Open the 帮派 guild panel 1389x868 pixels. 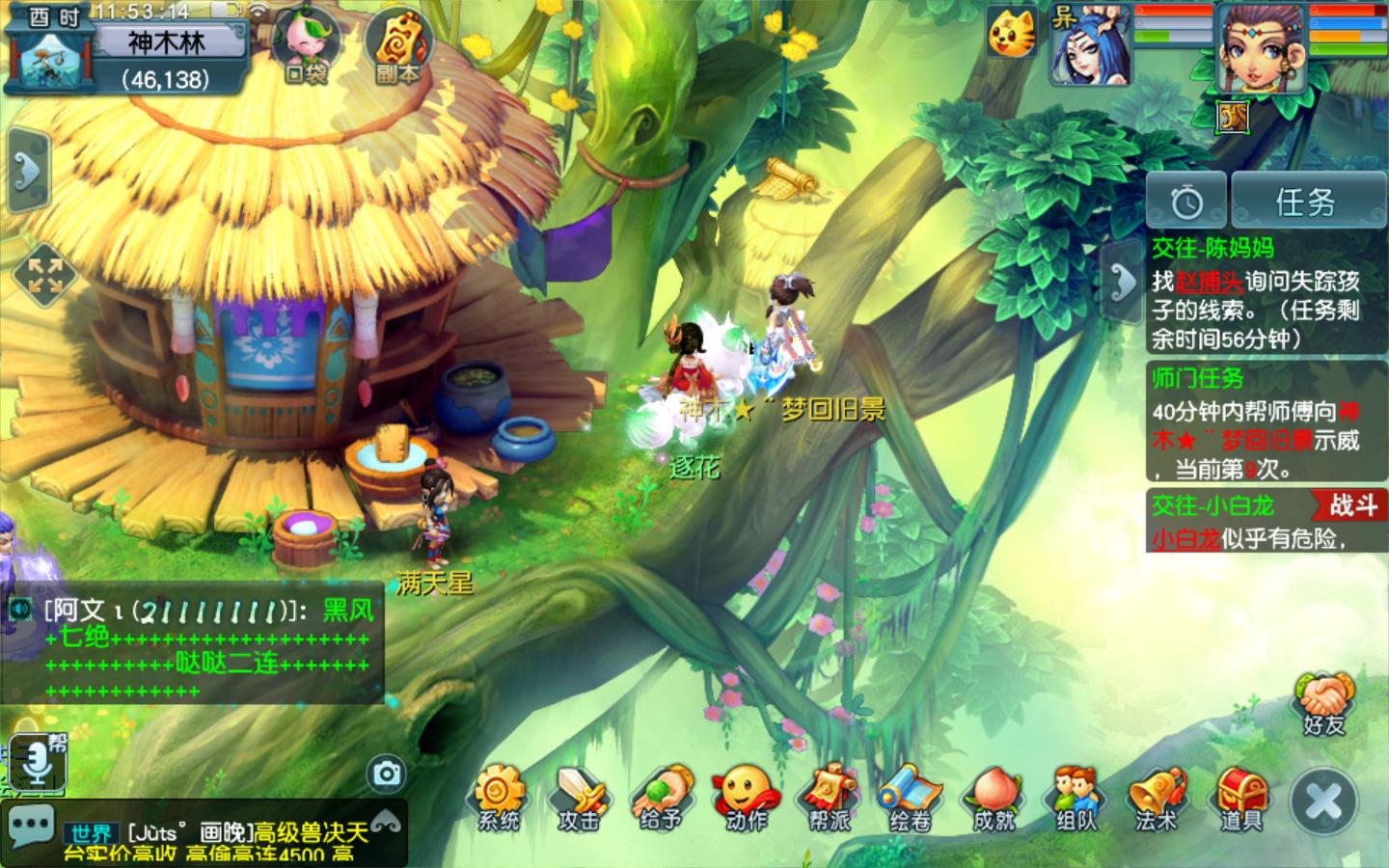pos(829,799)
